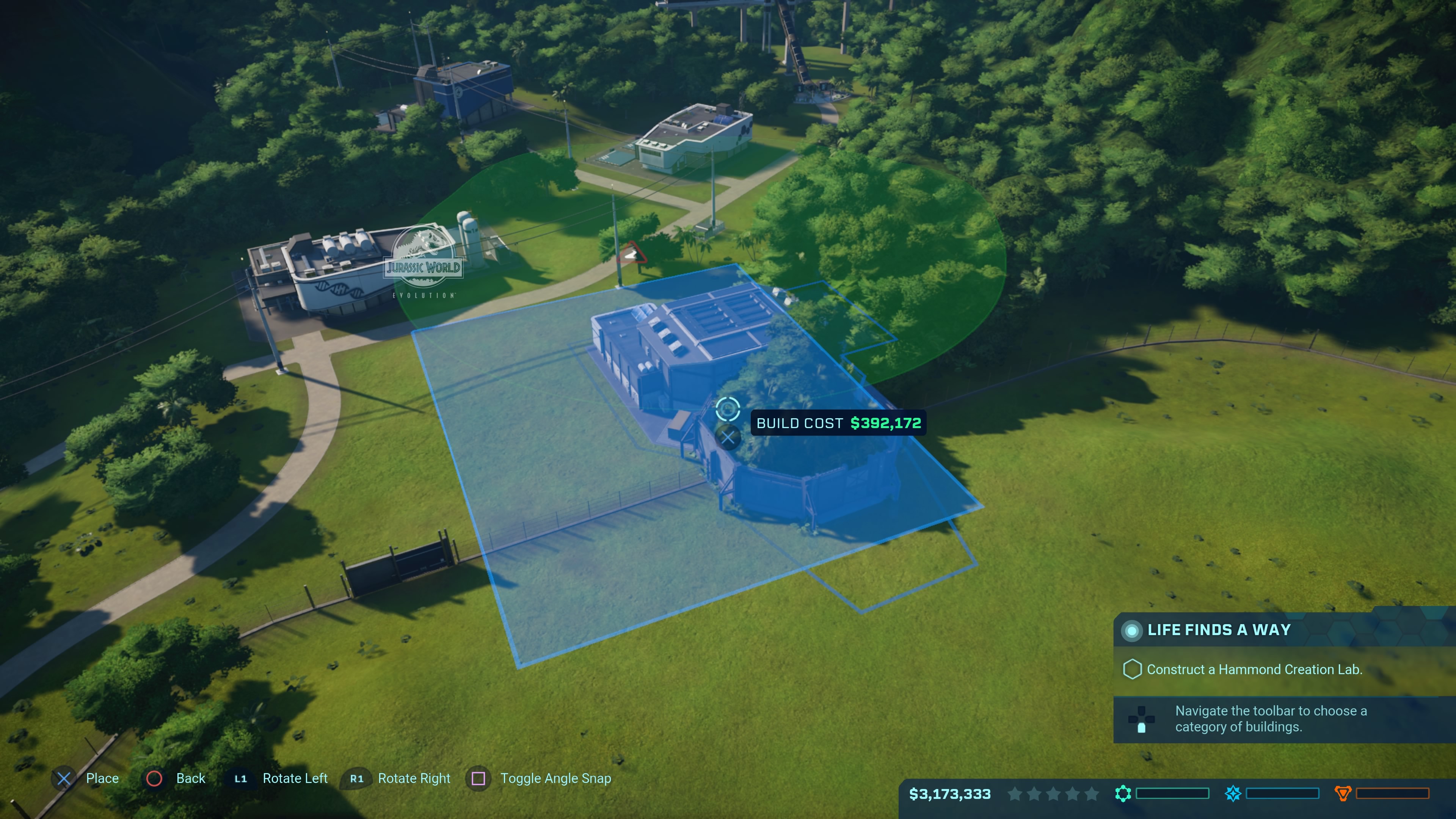Select the blue Entertainment division reputation icon
This screenshot has width=1456, height=819.
[x=1233, y=794]
